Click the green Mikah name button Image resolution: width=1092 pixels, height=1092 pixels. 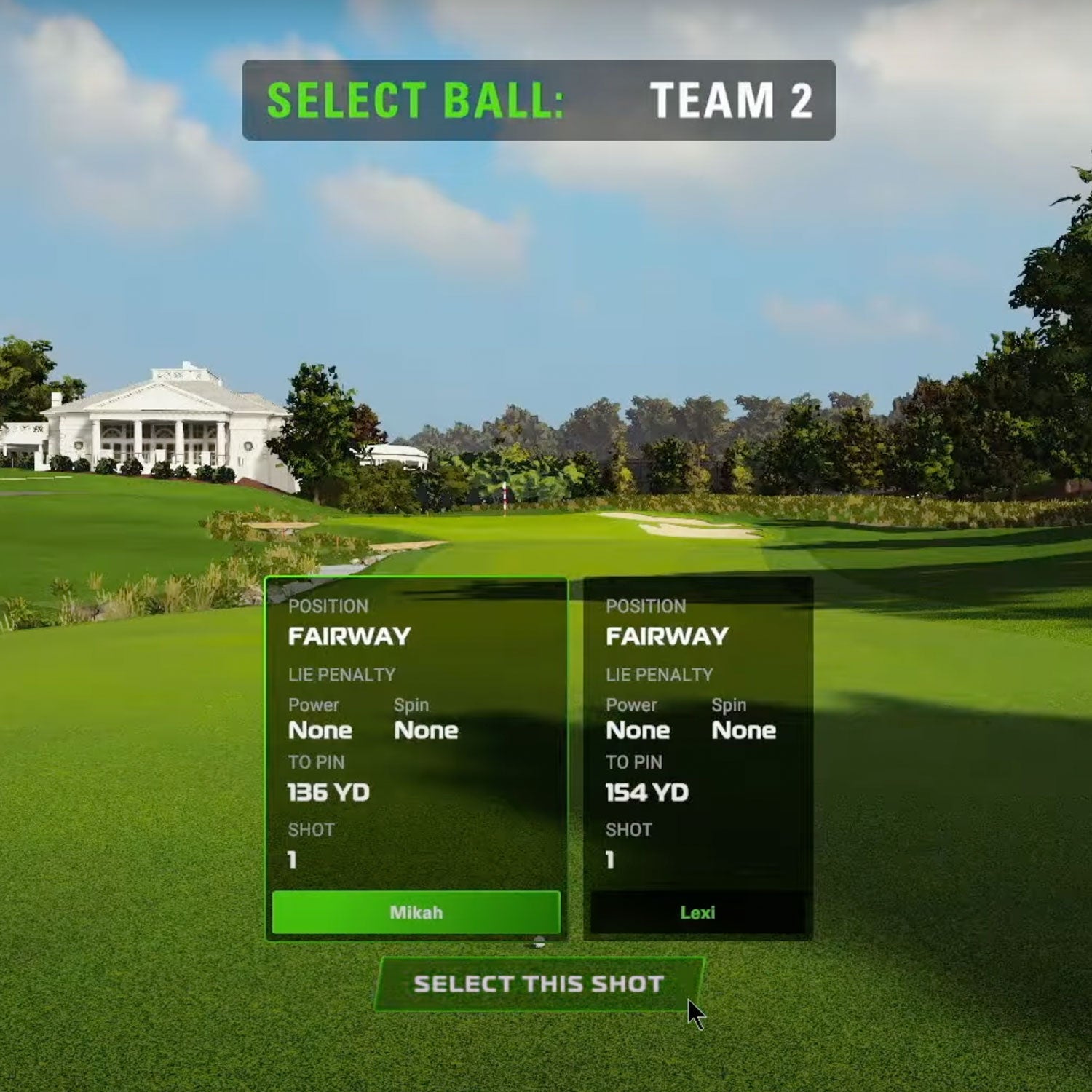coord(416,912)
